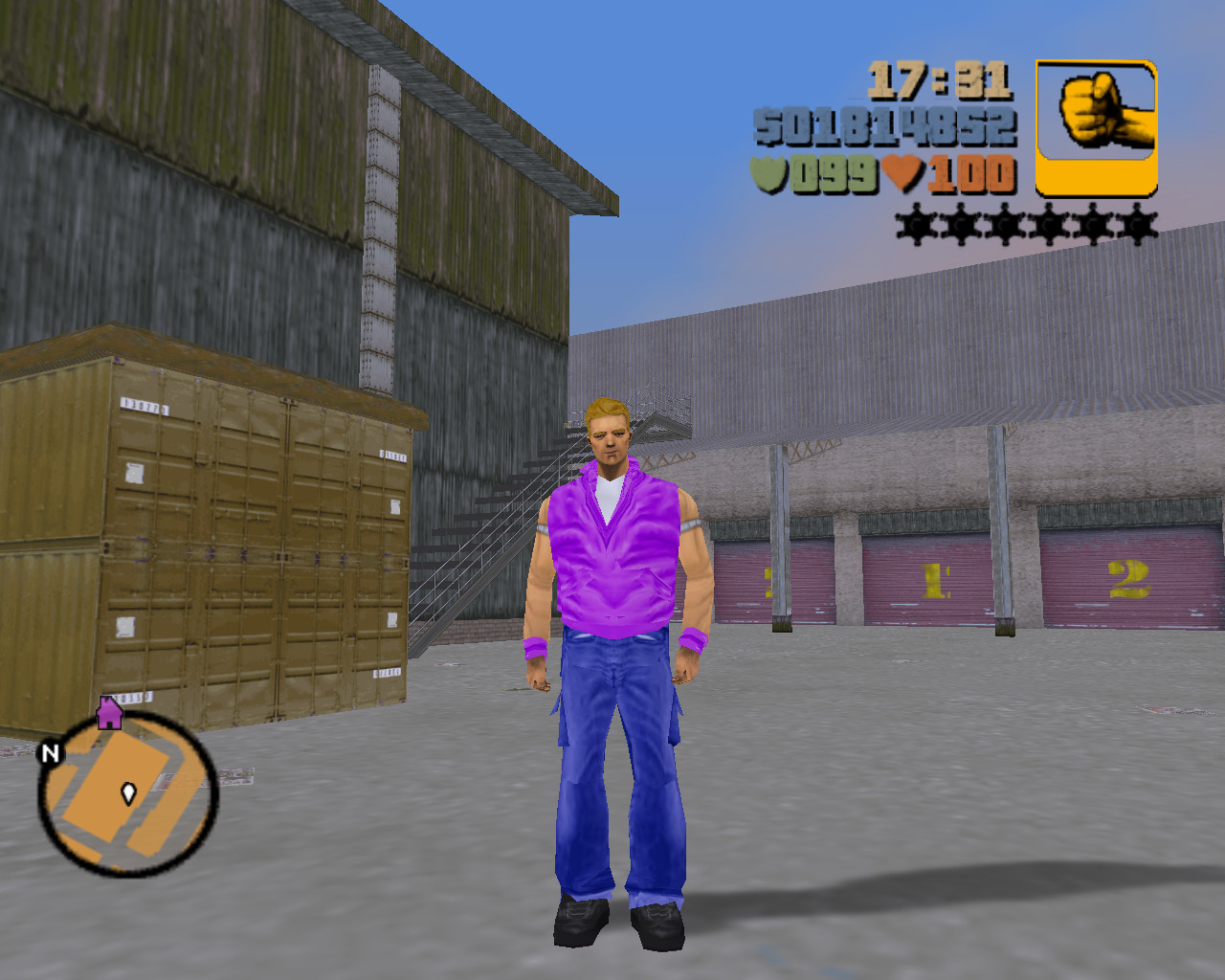Click the armor value 099

(833, 174)
